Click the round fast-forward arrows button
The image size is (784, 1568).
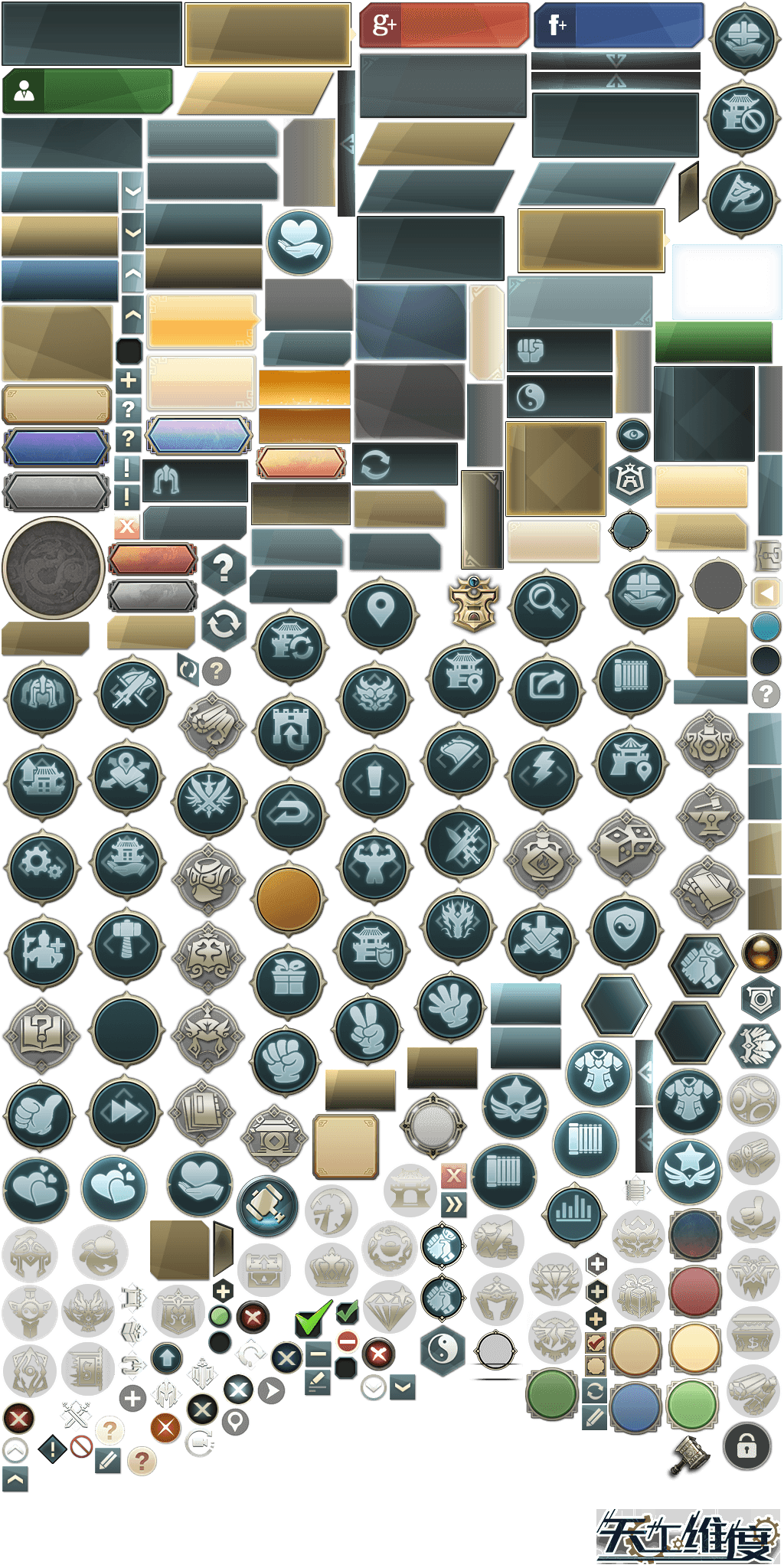click(124, 1110)
